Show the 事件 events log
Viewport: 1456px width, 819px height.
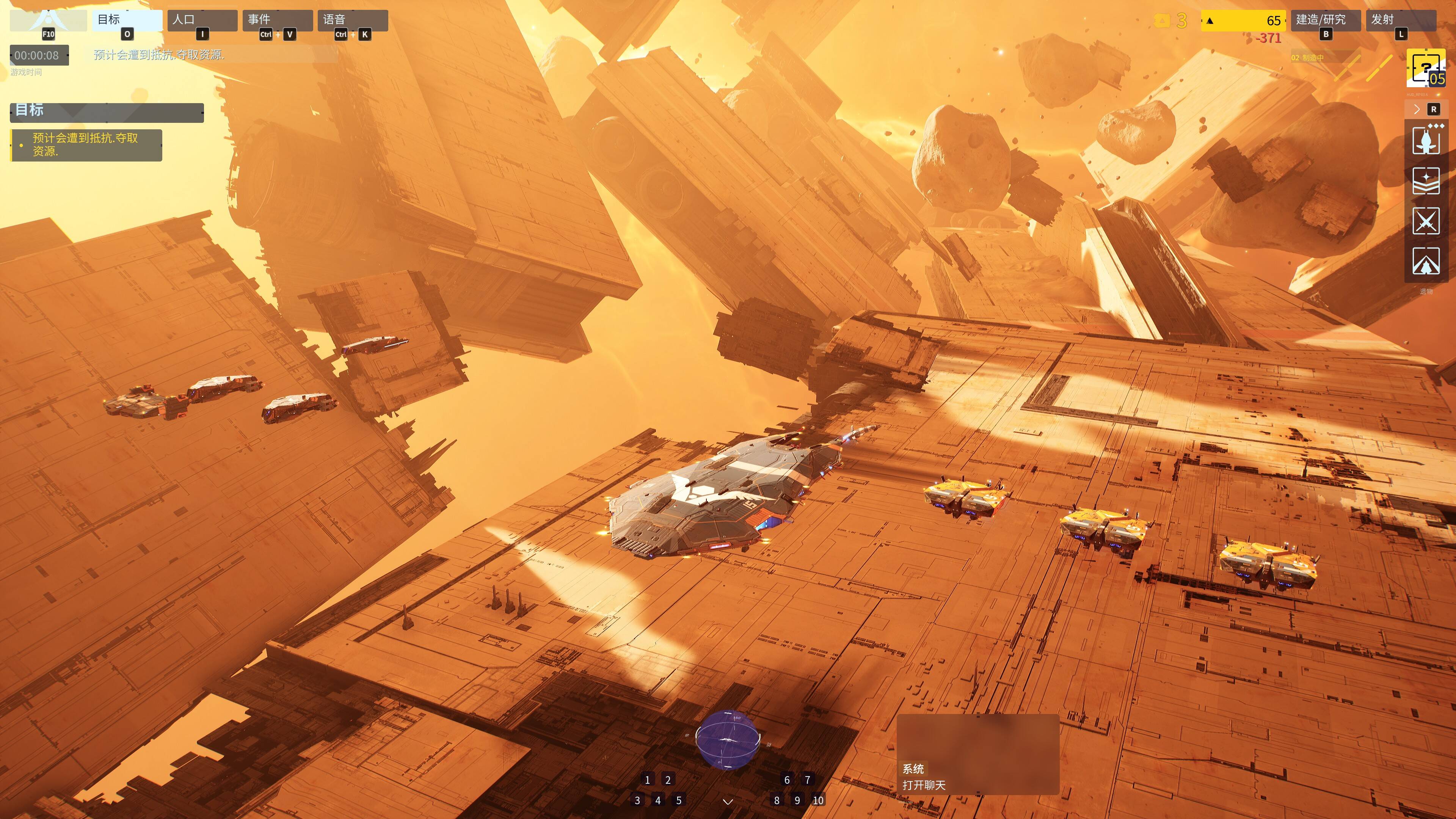[x=277, y=20]
